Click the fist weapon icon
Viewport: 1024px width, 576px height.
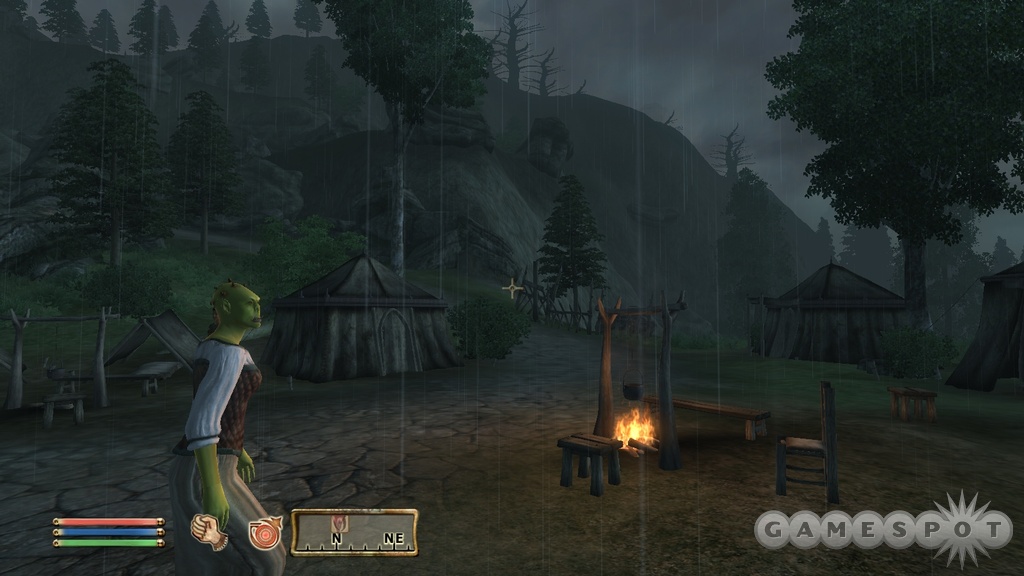pyautogui.click(x=208, y=530)
